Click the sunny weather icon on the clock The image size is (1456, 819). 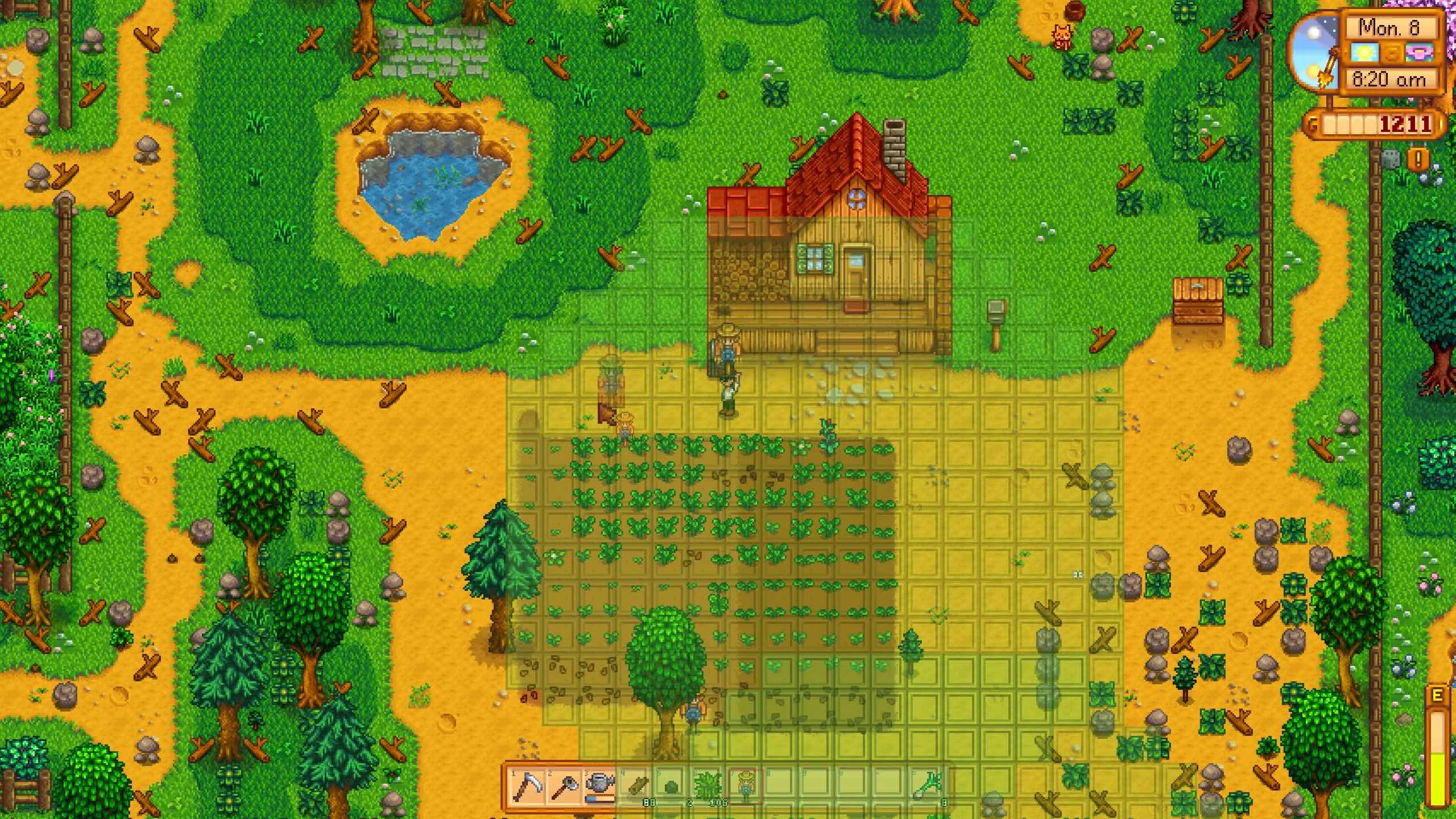[x=1366, y=52]
